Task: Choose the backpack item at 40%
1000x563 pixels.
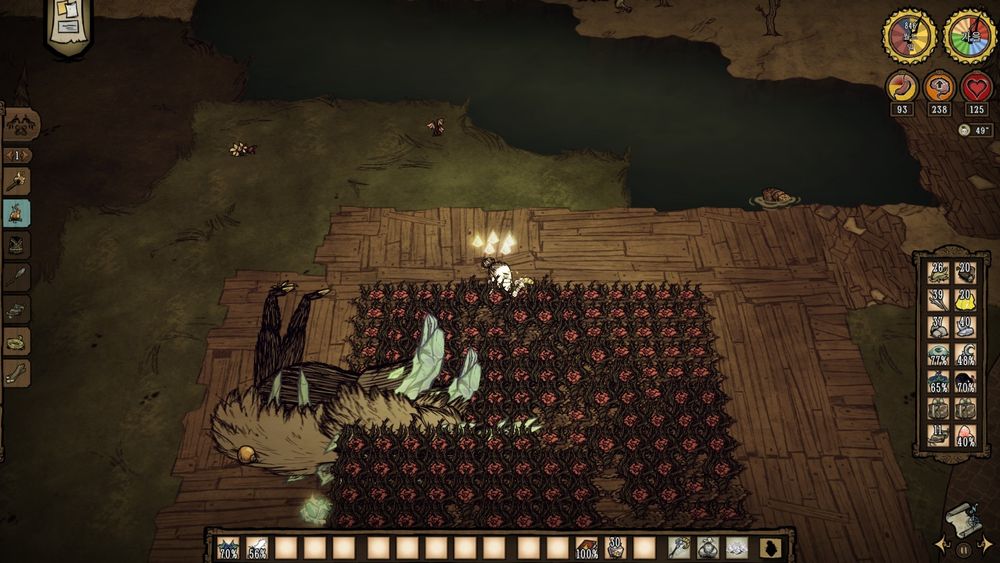Action: pyautogui.click(x=965, y=436)
